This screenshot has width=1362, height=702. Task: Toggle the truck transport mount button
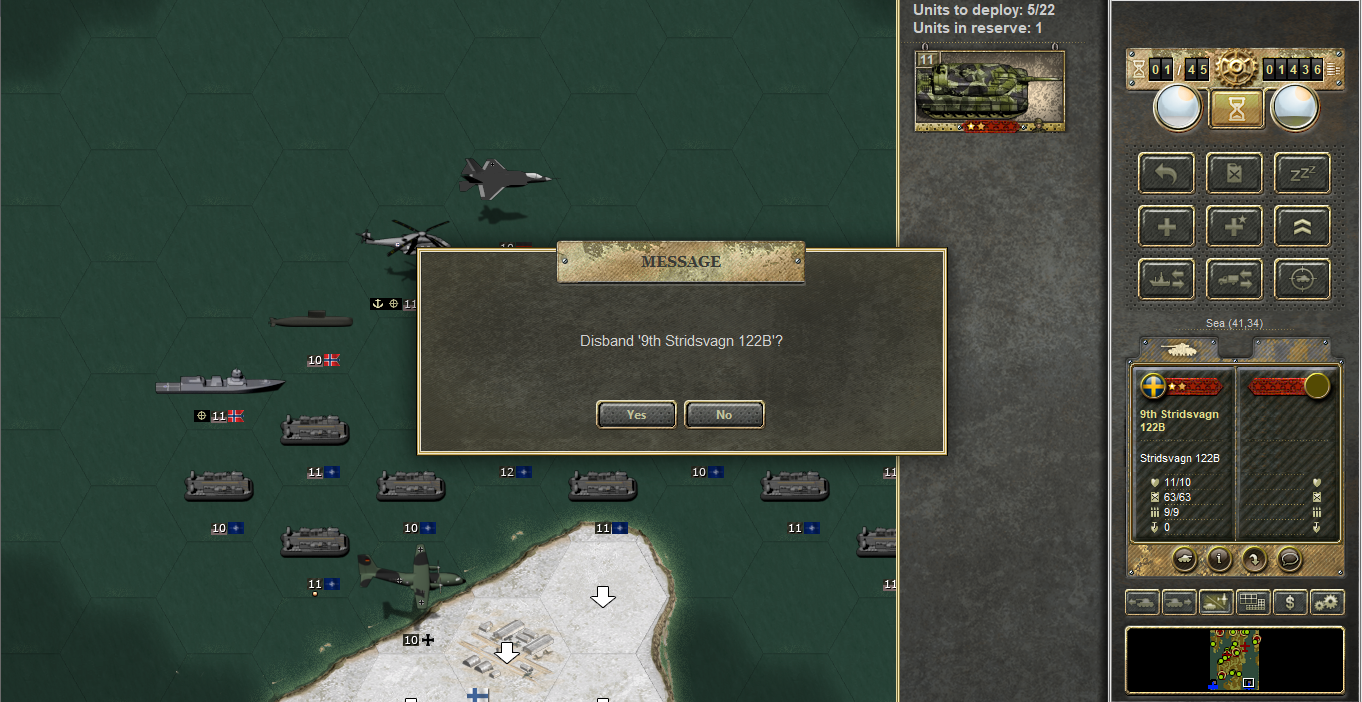click(1234, 279)
